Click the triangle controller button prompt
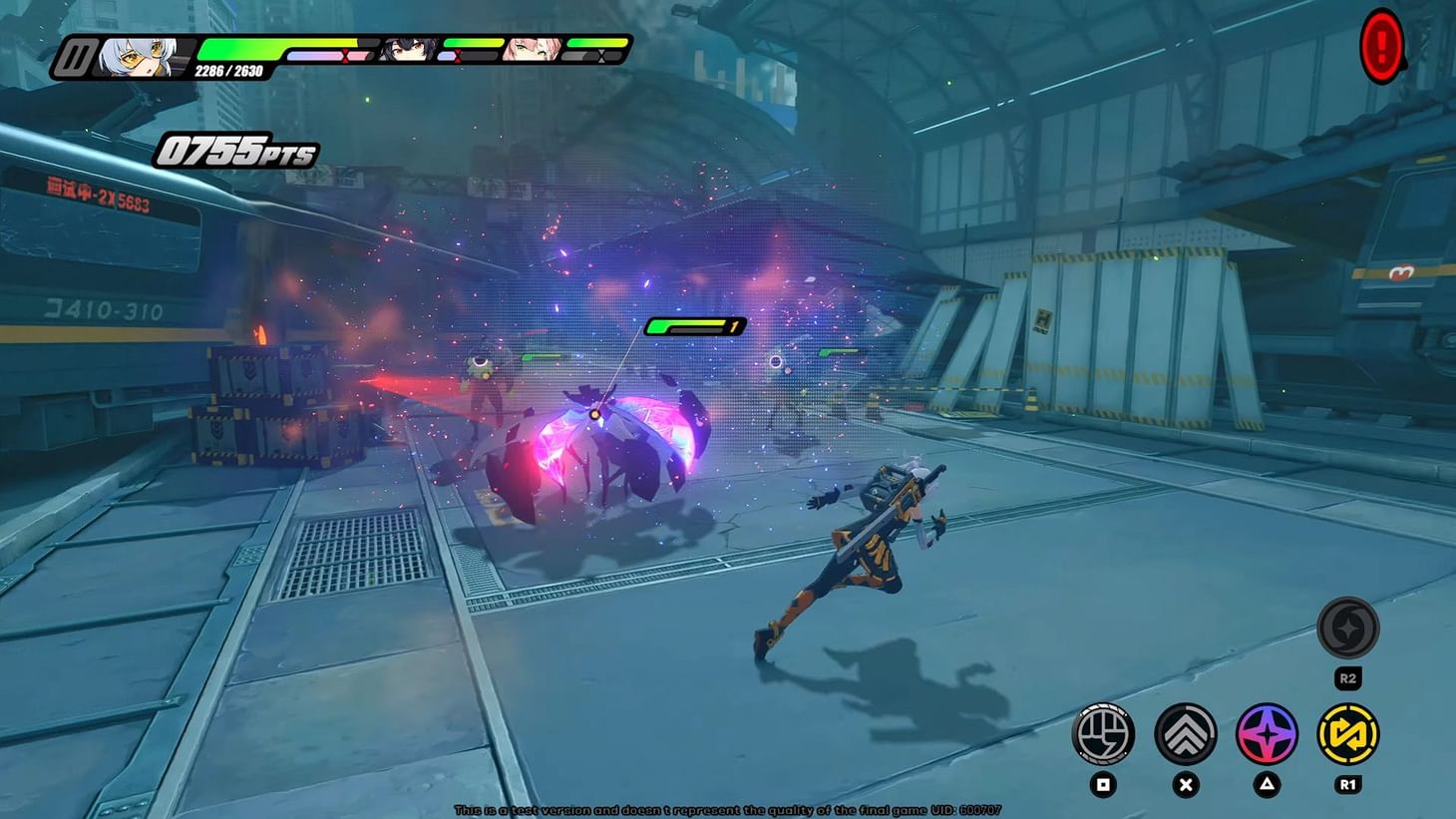 tap(1269, 786)
